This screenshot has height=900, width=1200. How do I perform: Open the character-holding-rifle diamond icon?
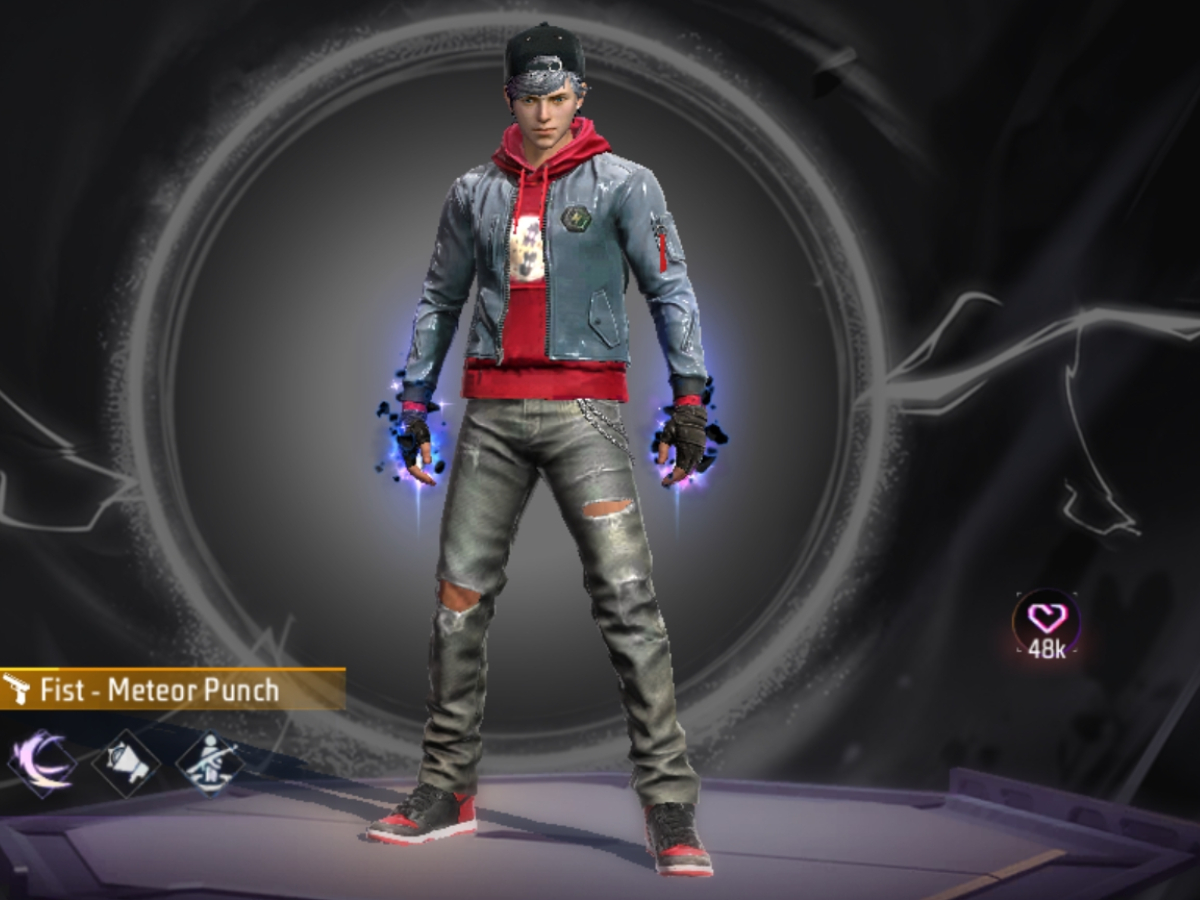click(209, 763)
